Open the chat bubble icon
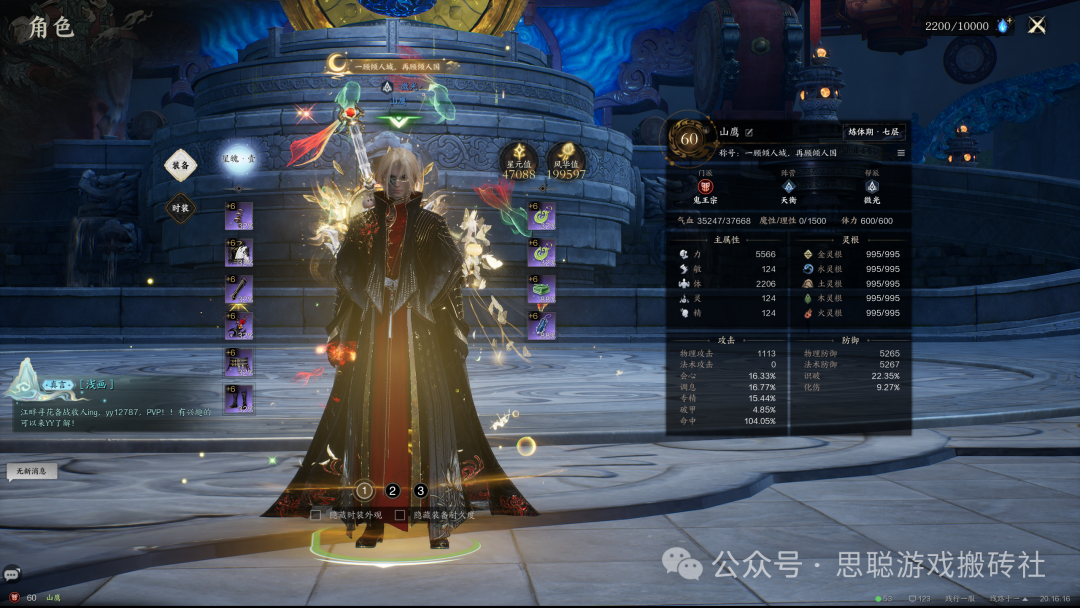 pyautogui.click(x=11, y=574)
